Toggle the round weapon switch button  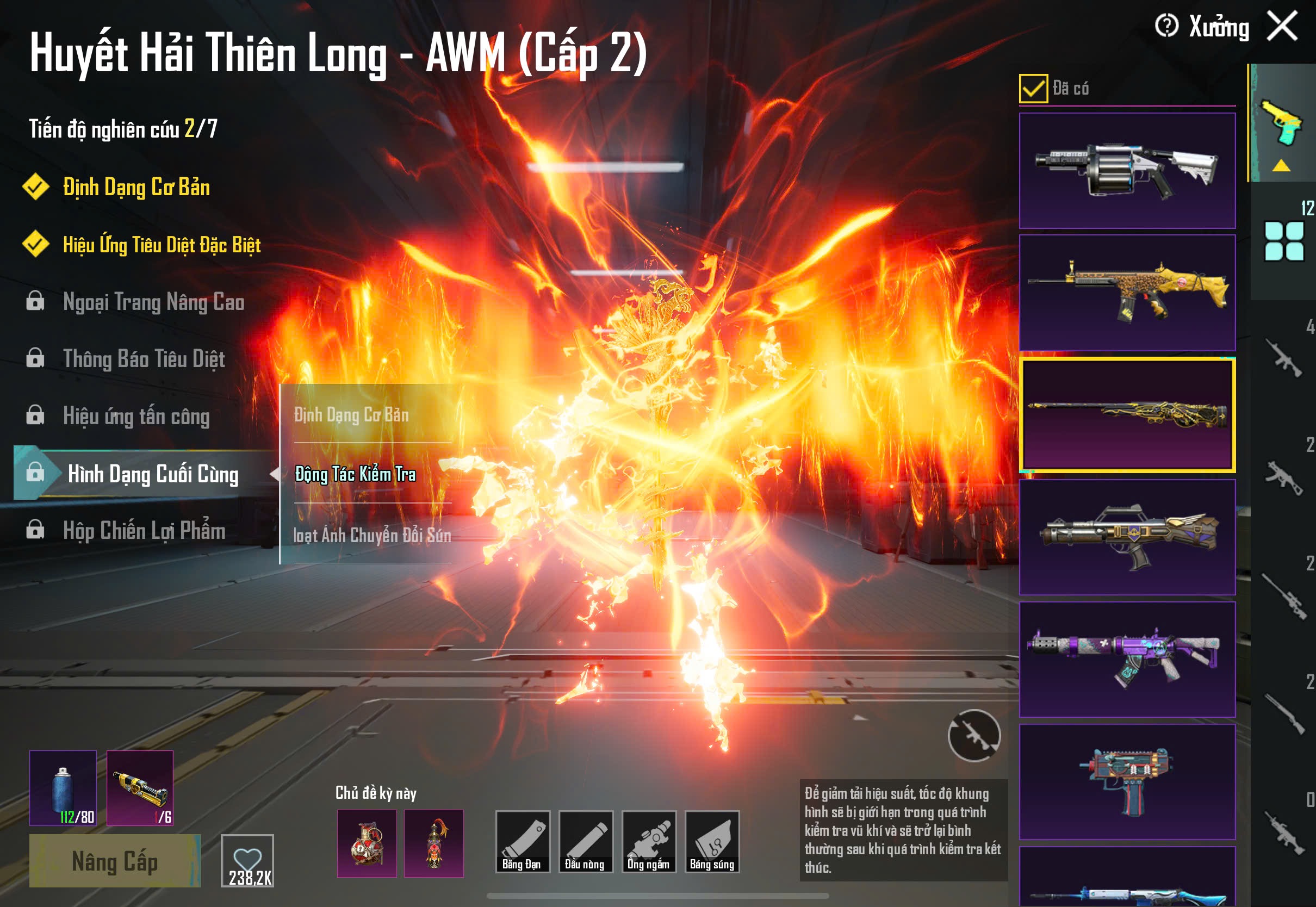974,735
